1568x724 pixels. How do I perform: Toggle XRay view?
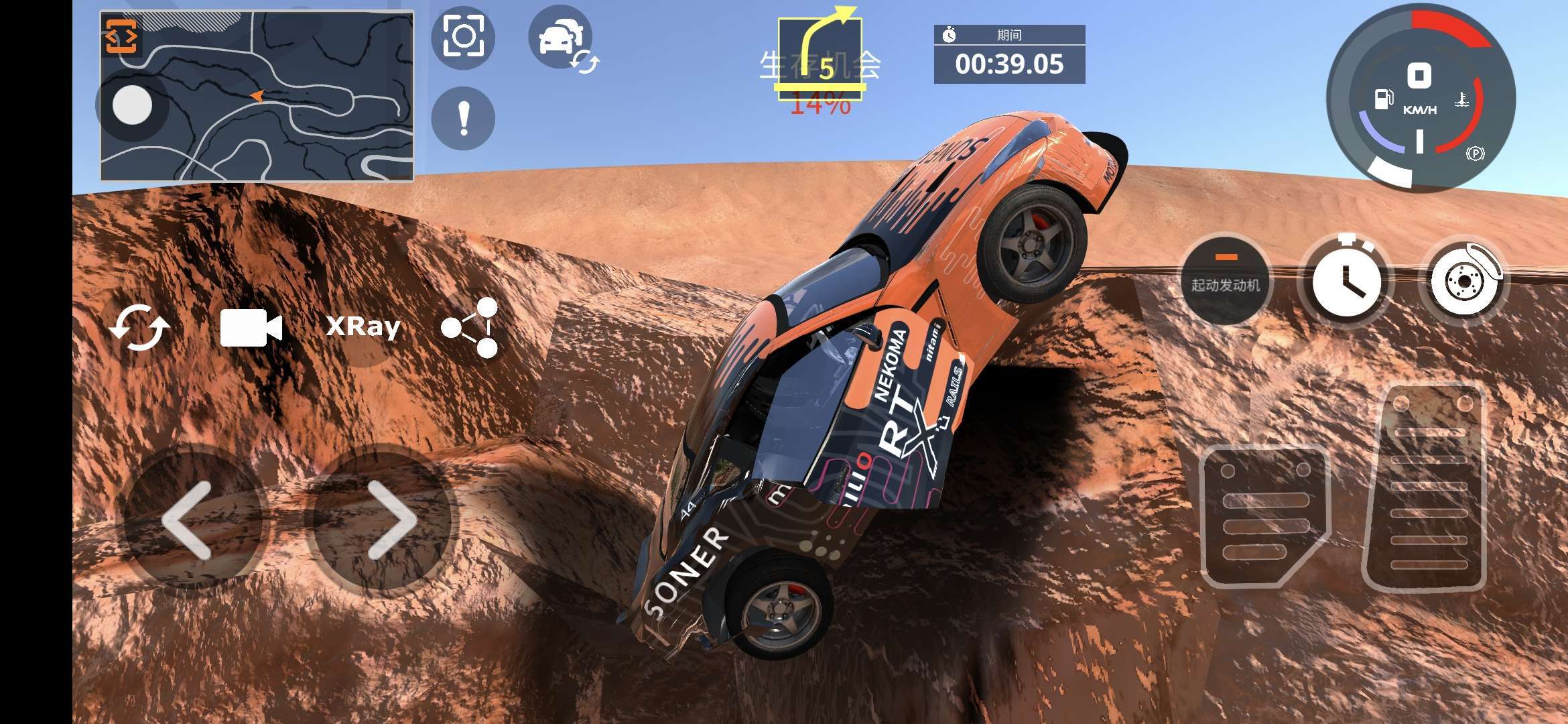[x=363, y=327]
